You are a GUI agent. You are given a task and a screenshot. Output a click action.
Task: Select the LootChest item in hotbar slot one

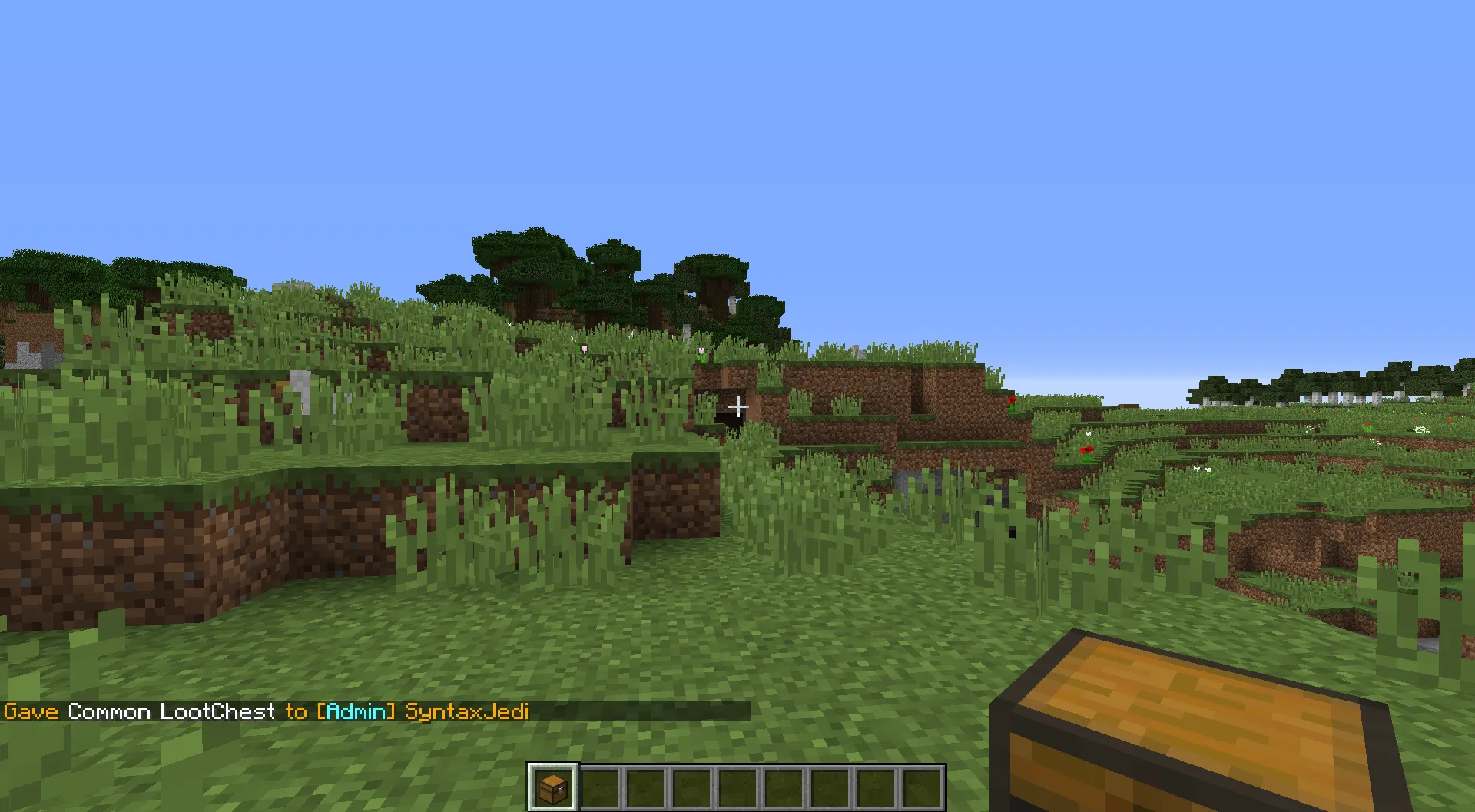(552, 784)
